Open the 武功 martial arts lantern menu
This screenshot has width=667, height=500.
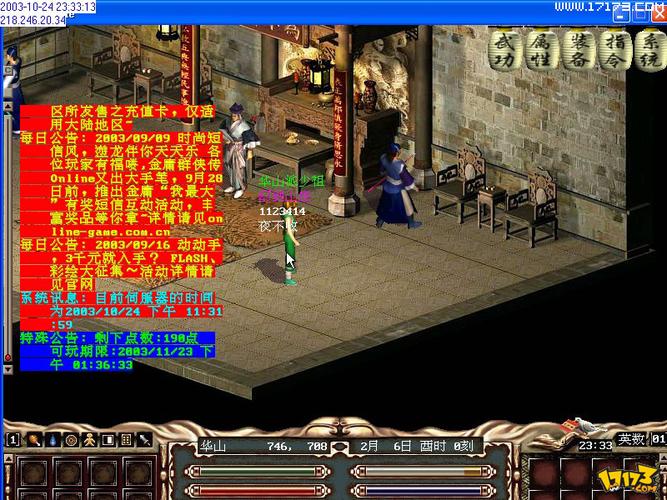coord(507,48)
